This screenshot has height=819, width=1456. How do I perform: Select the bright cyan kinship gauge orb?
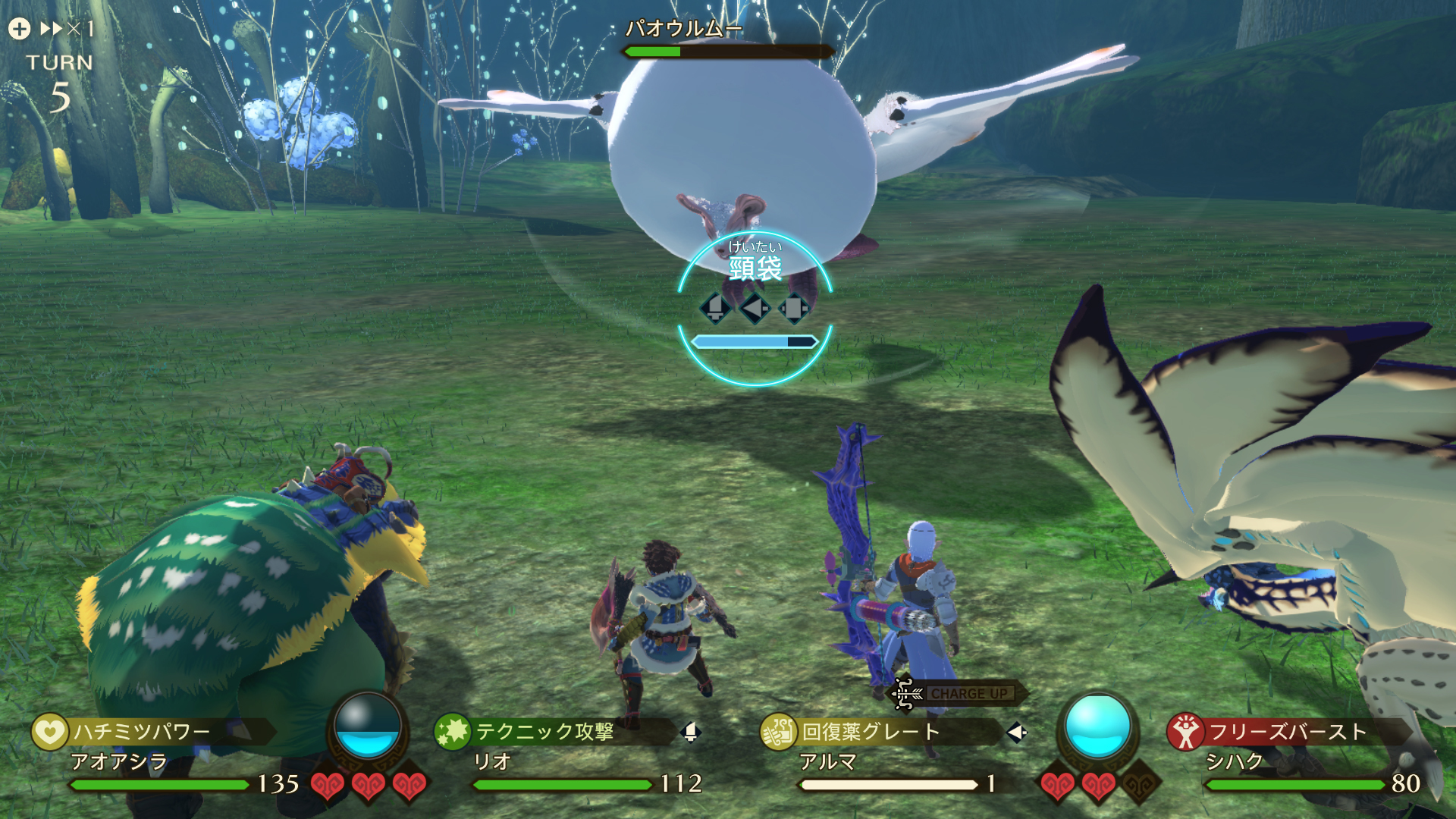click(1097, 726)
